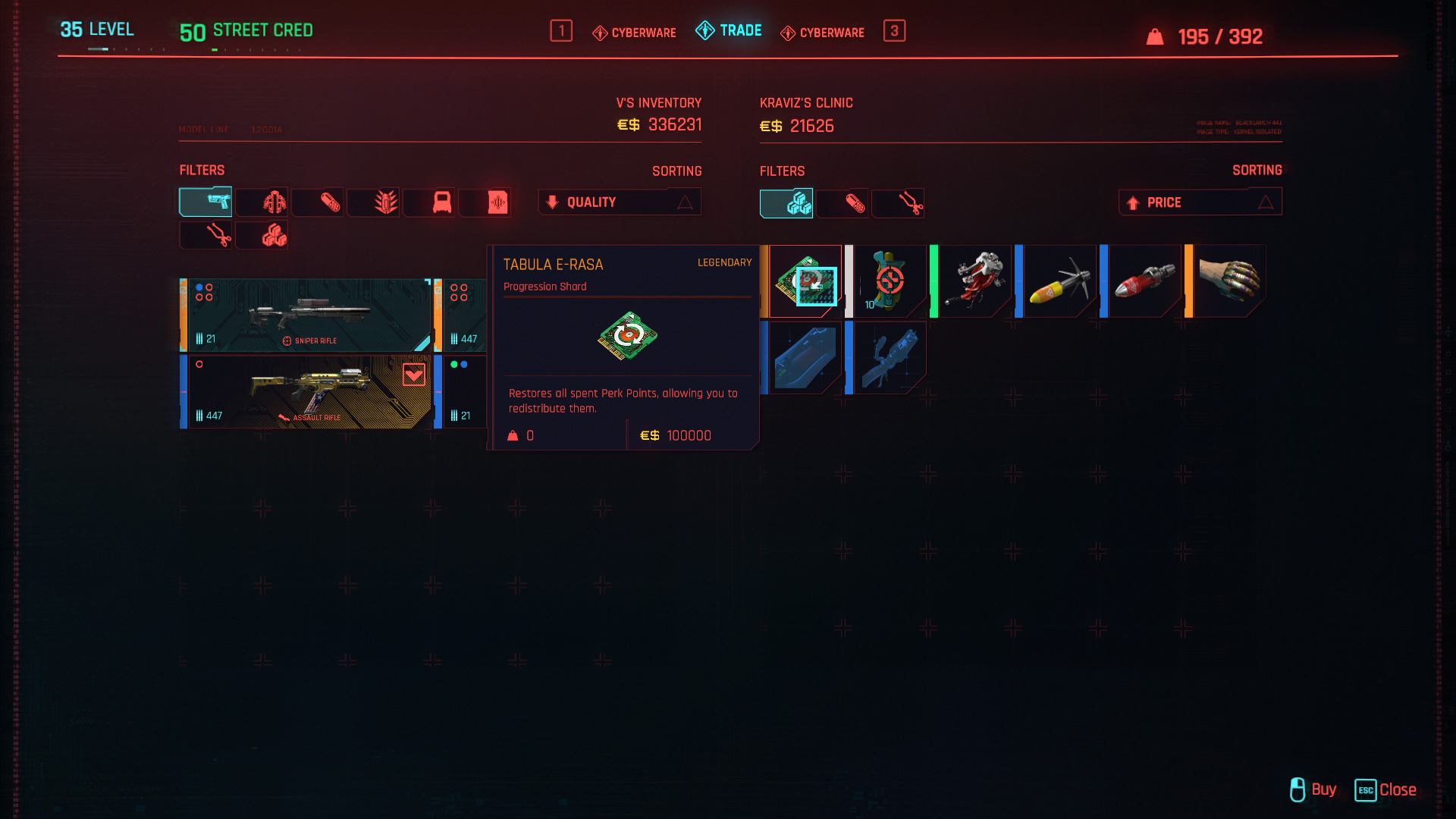The width and height of the screenshot is (1456, 819).
Task: Switch to the Trade tab
Action: [x=729, y=31]
